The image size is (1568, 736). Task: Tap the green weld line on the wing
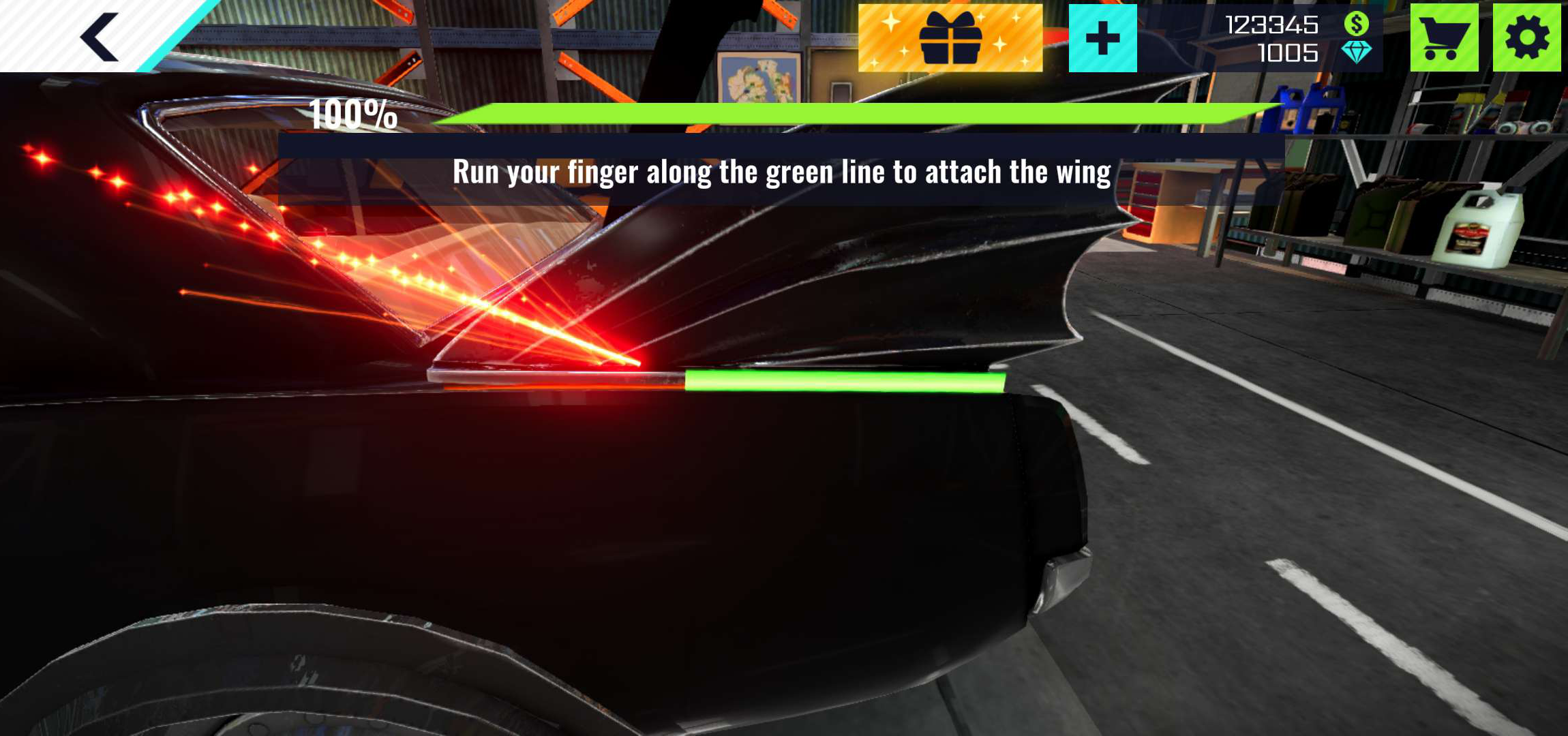pyautogui.click(x=844, y=382)
